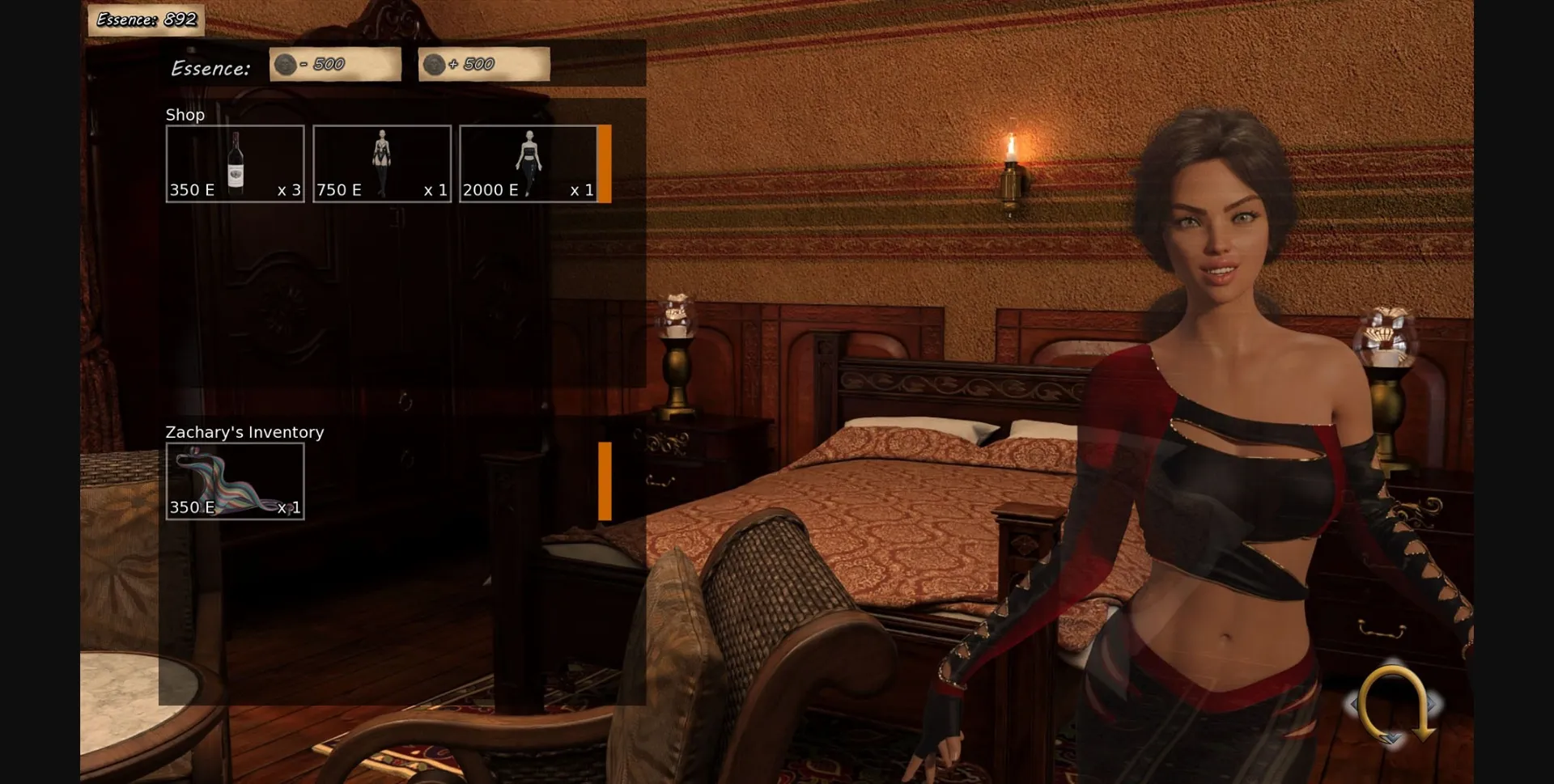Image resolution: width=1554 pixels, height=784 pixels.
Task: Select the 2000 E dress in the Shop
Action: click(x=529, y=162)
